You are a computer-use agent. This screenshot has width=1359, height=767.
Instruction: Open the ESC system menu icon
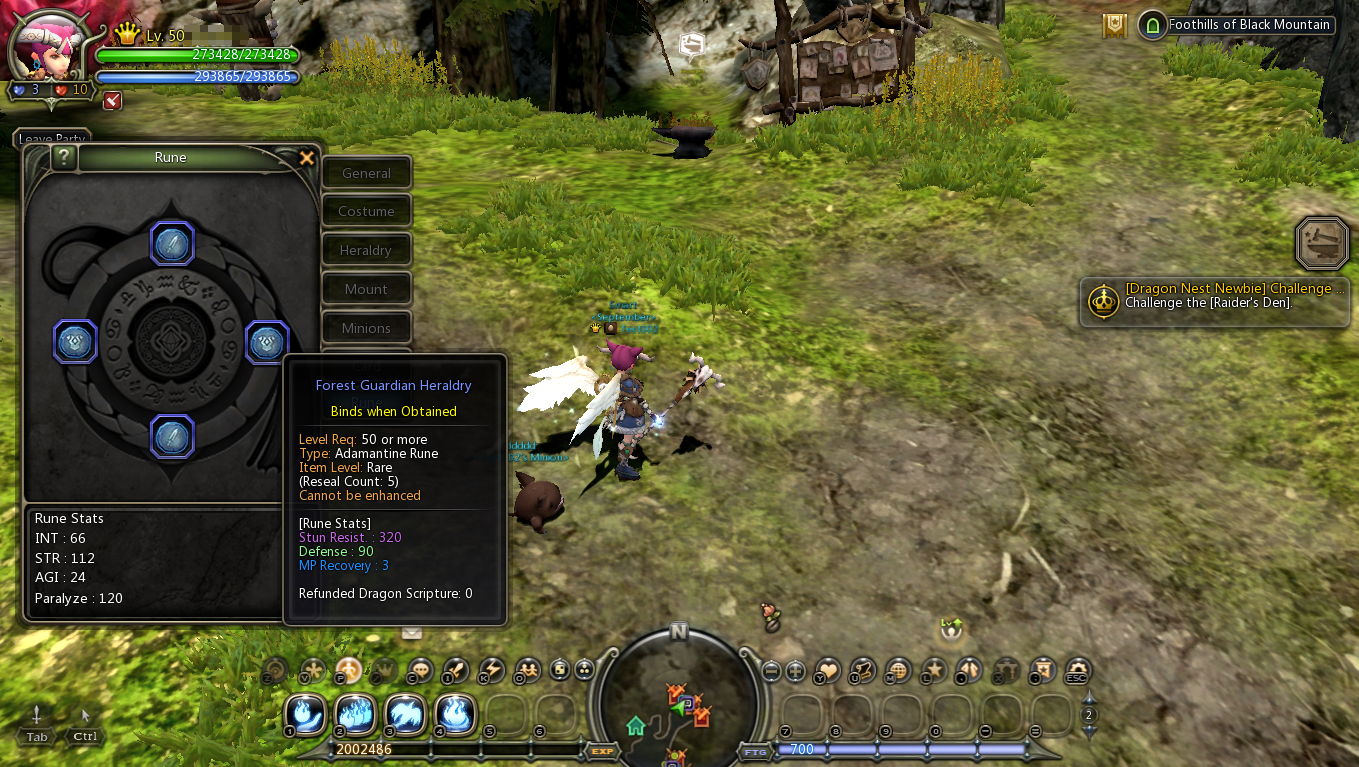(x=1077, y=670)
